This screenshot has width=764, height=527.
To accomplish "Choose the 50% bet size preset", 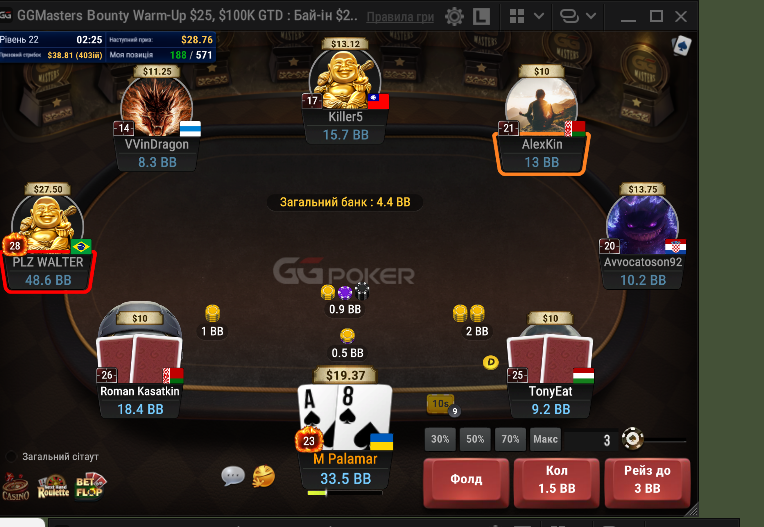I will [x=475, y=439].
